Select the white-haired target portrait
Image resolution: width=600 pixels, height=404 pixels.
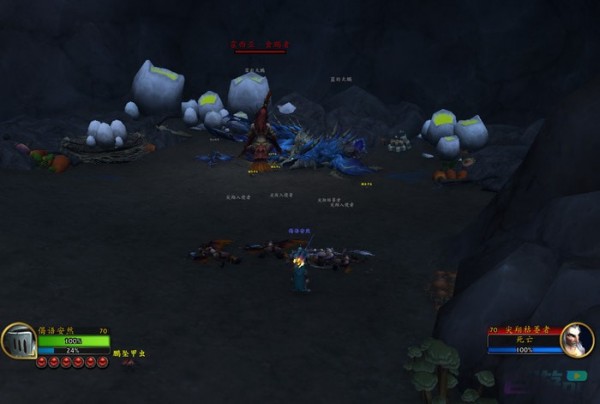click(576, 340)
